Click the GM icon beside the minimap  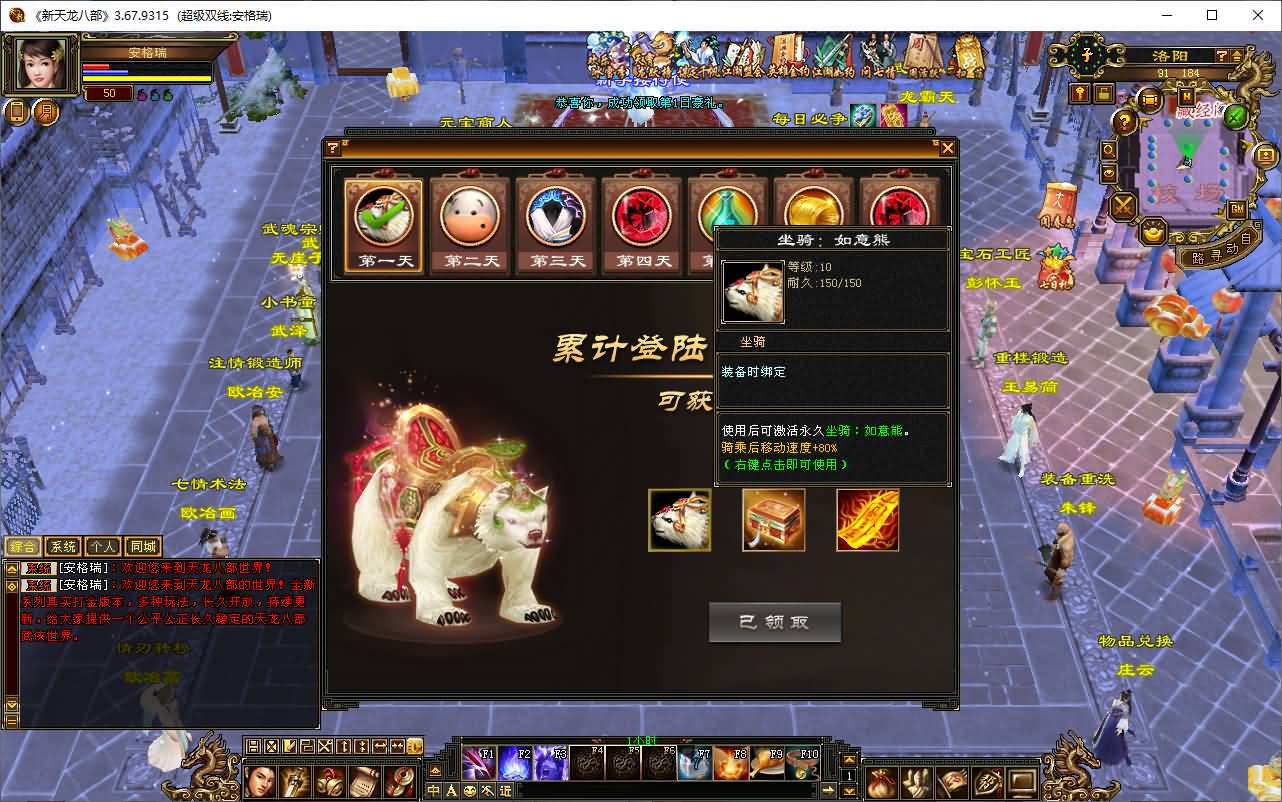(1238, 209)
